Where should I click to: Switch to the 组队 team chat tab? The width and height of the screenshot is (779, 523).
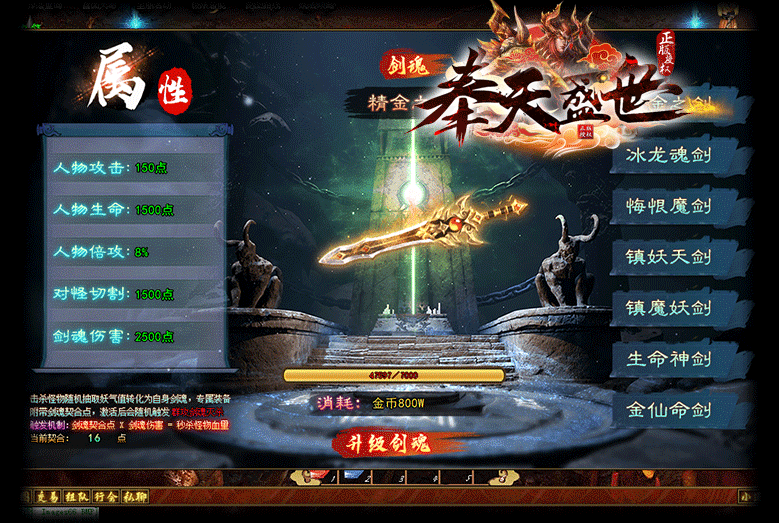coord(76,496)
